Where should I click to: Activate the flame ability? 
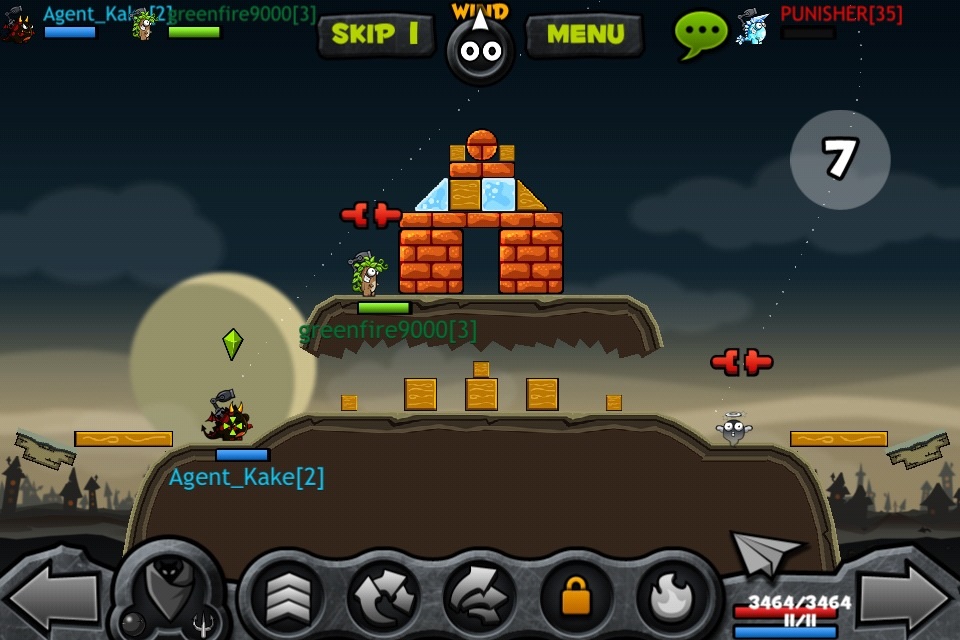672,597
